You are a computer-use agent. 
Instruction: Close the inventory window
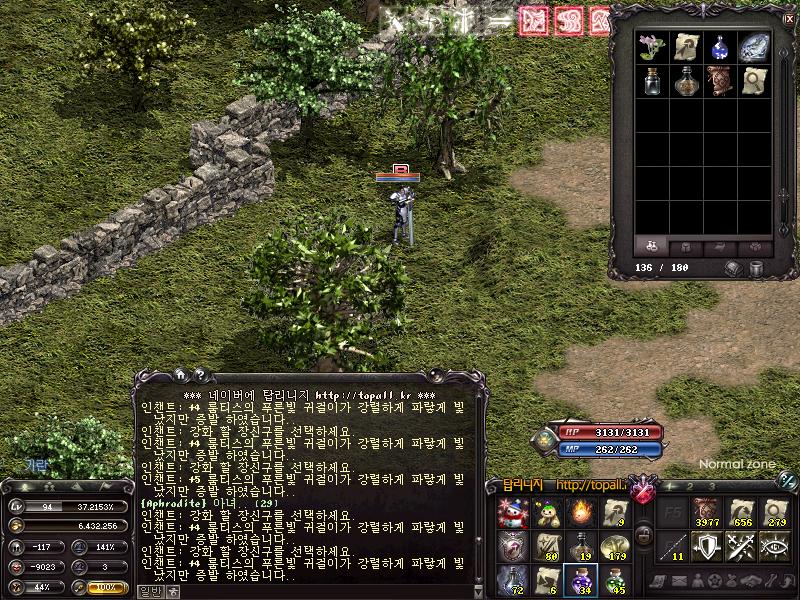coord(788,18)
